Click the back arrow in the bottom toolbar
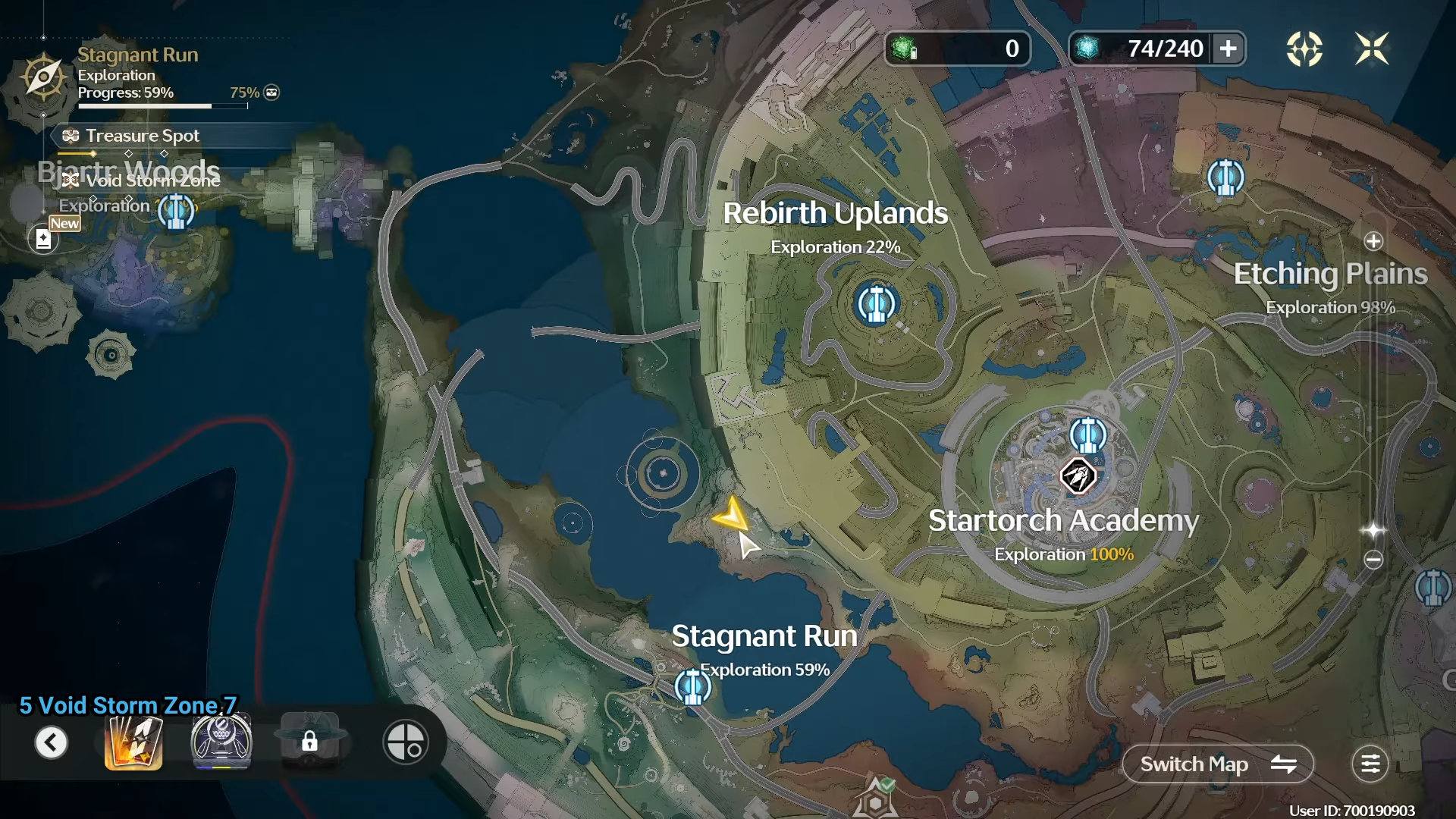1456x819 pixels. 51,742
